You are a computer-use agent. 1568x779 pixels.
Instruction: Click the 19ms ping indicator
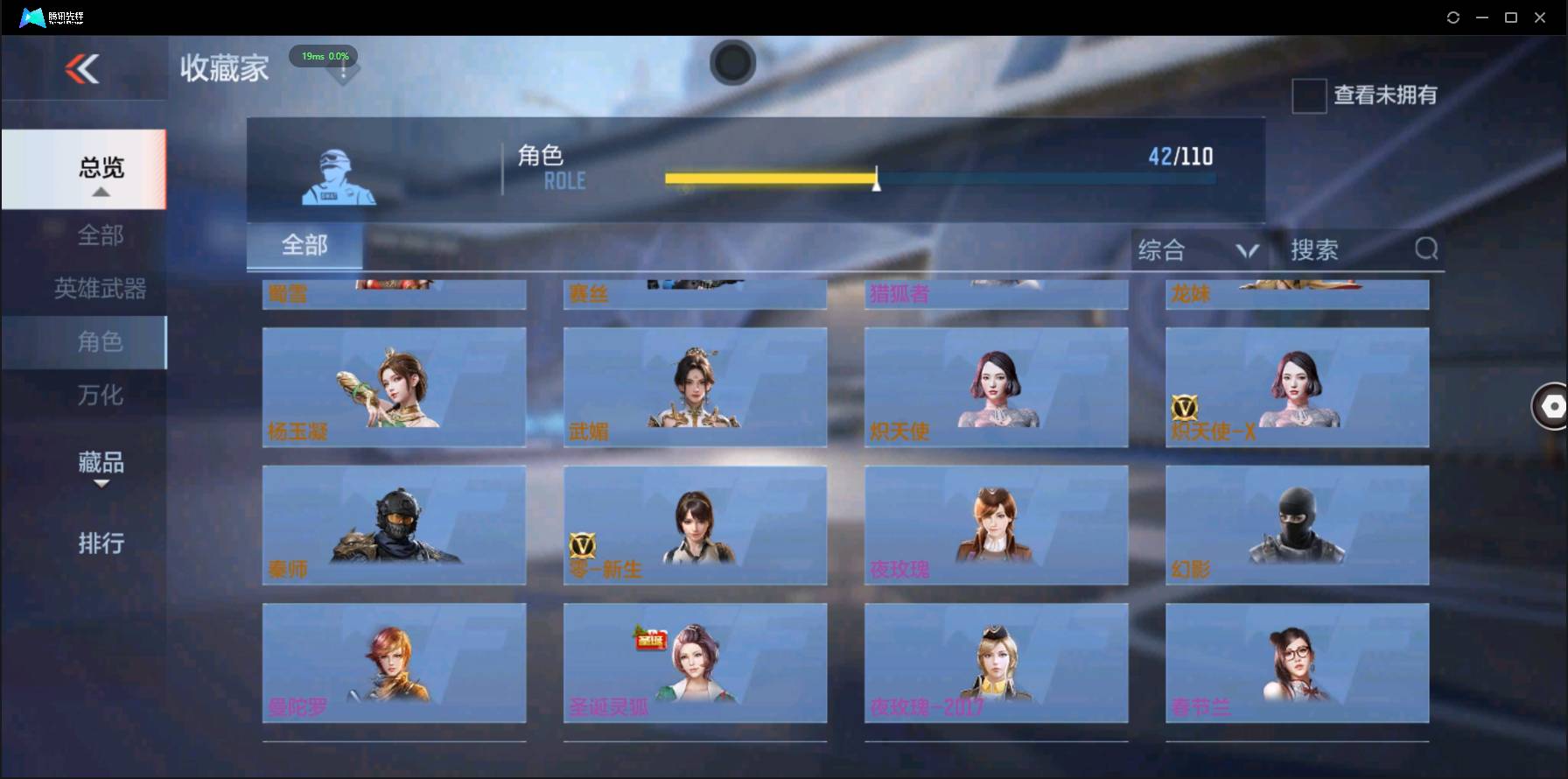(x=323, y=56)
